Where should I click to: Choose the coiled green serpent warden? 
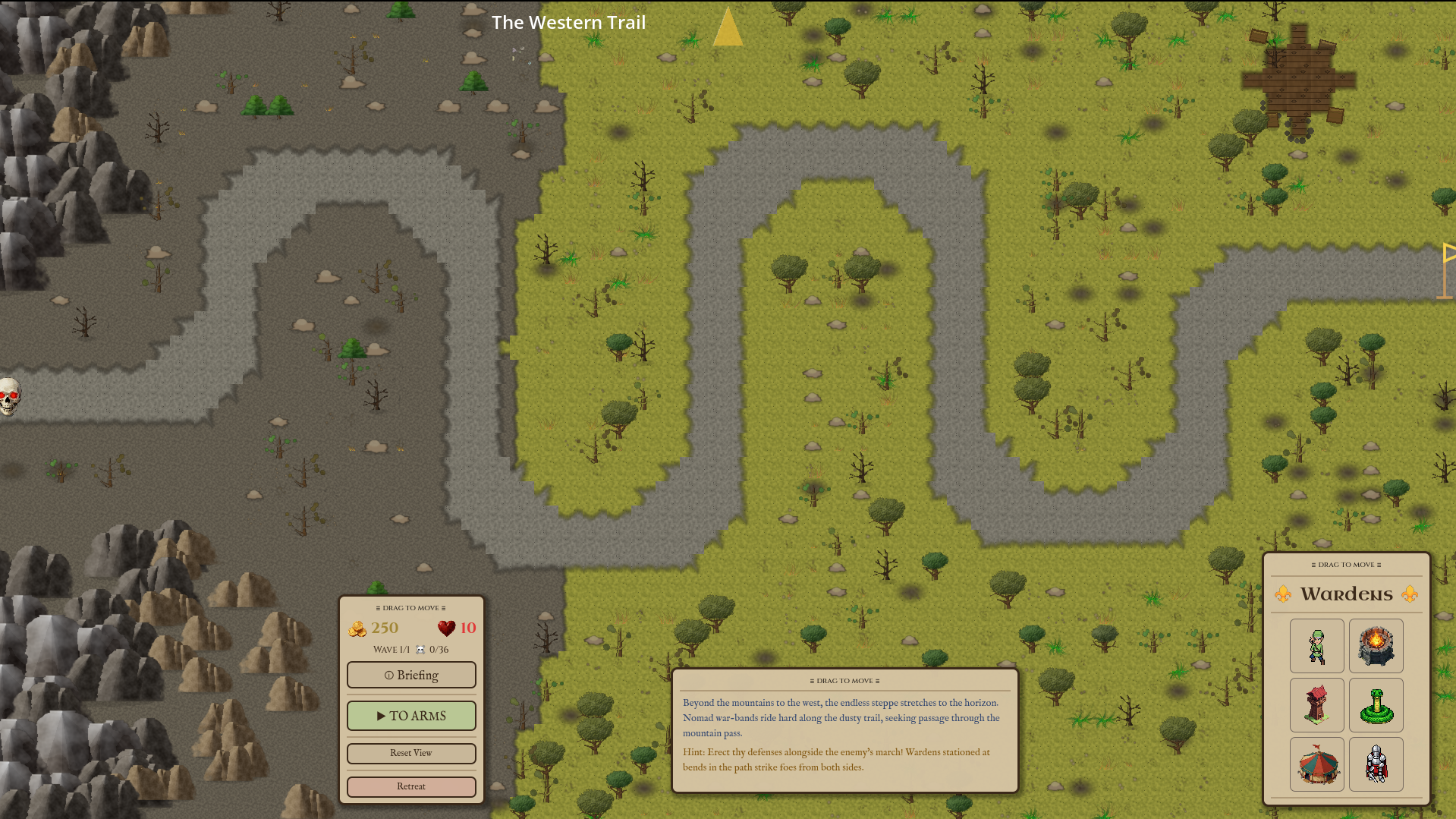1376,705
